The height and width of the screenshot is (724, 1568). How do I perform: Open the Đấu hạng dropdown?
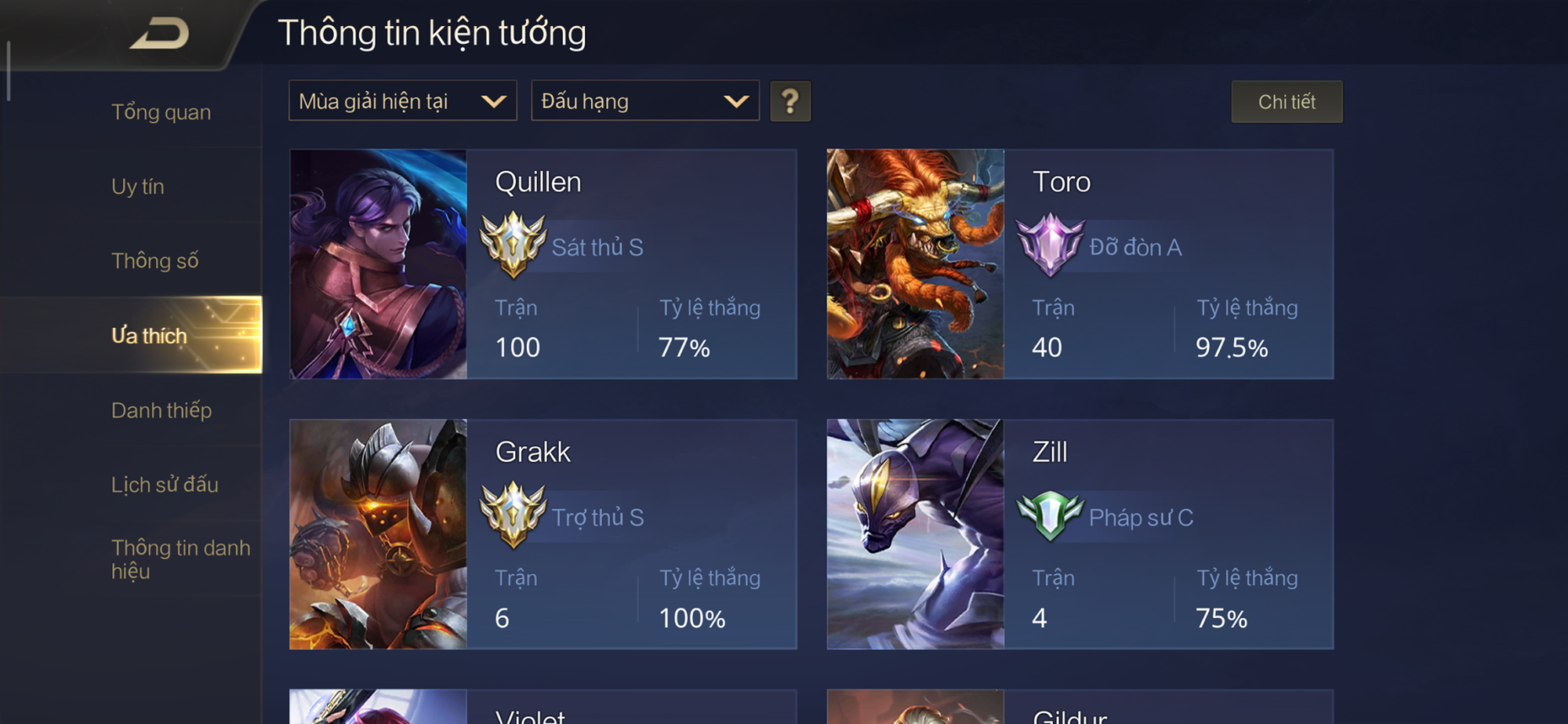(x=644, y=100)
